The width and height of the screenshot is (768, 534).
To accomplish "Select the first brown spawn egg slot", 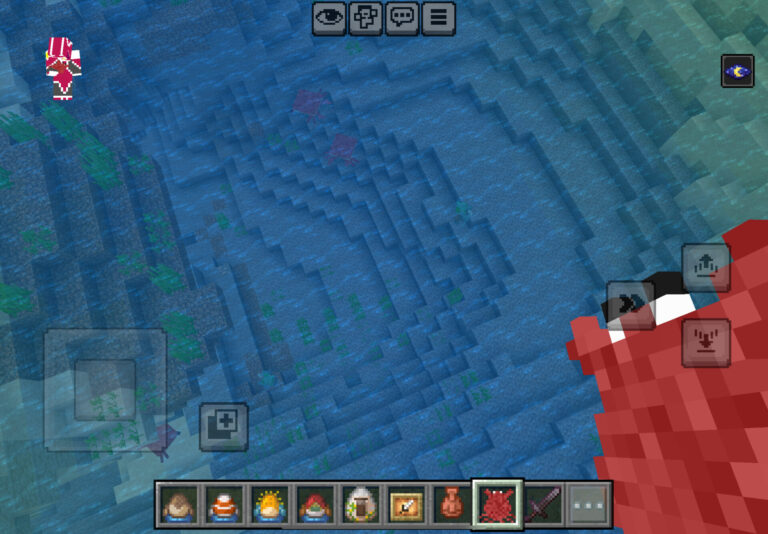I will pos(179,505).
